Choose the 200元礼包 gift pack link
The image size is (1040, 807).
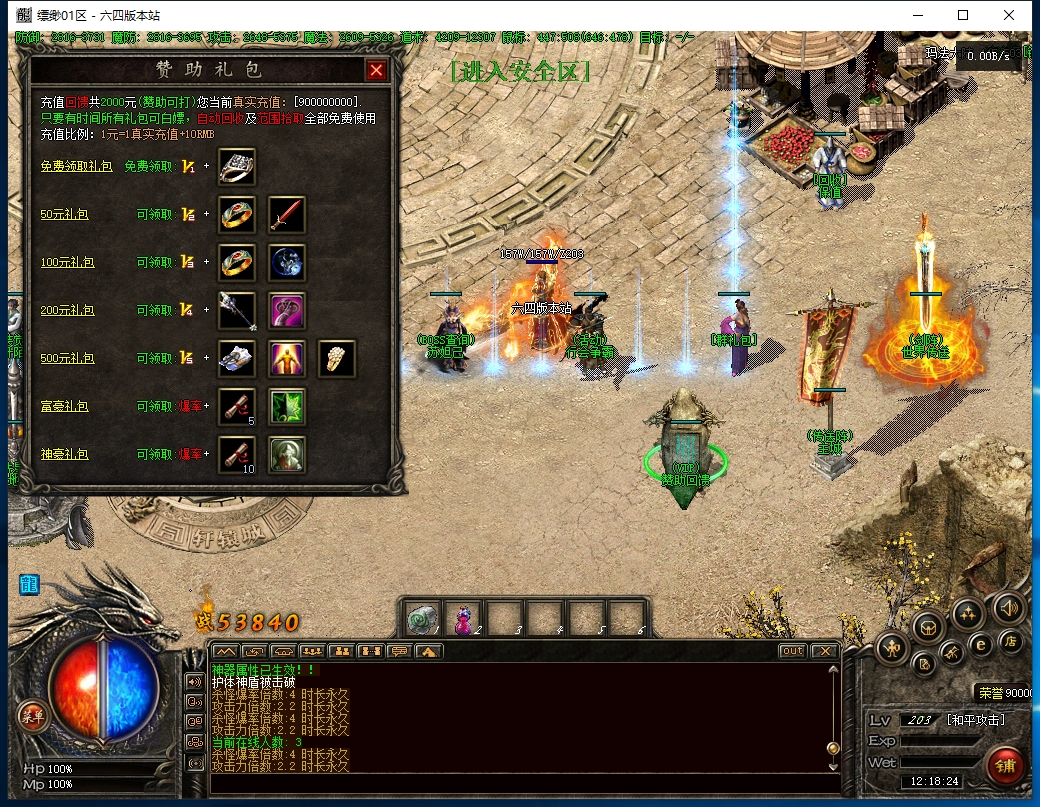[x=67, y=310]
